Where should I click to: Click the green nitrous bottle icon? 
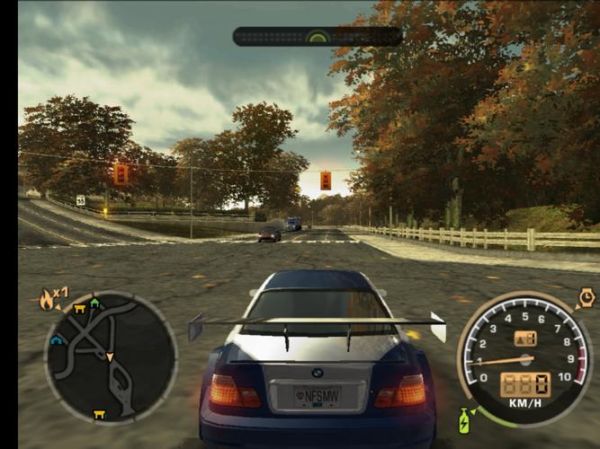coord(465,421)
